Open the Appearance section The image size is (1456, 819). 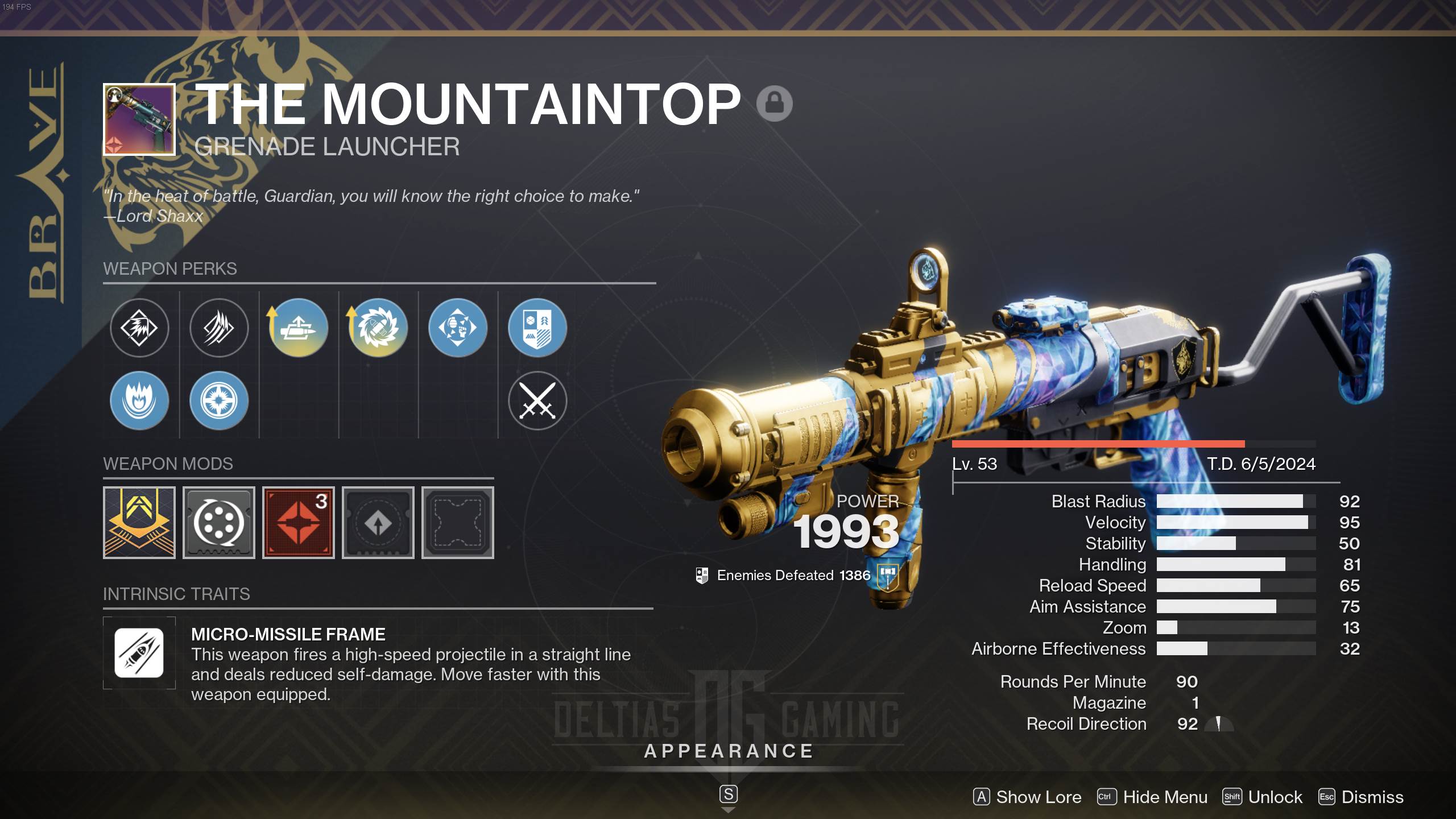click(x=729, y=751)
